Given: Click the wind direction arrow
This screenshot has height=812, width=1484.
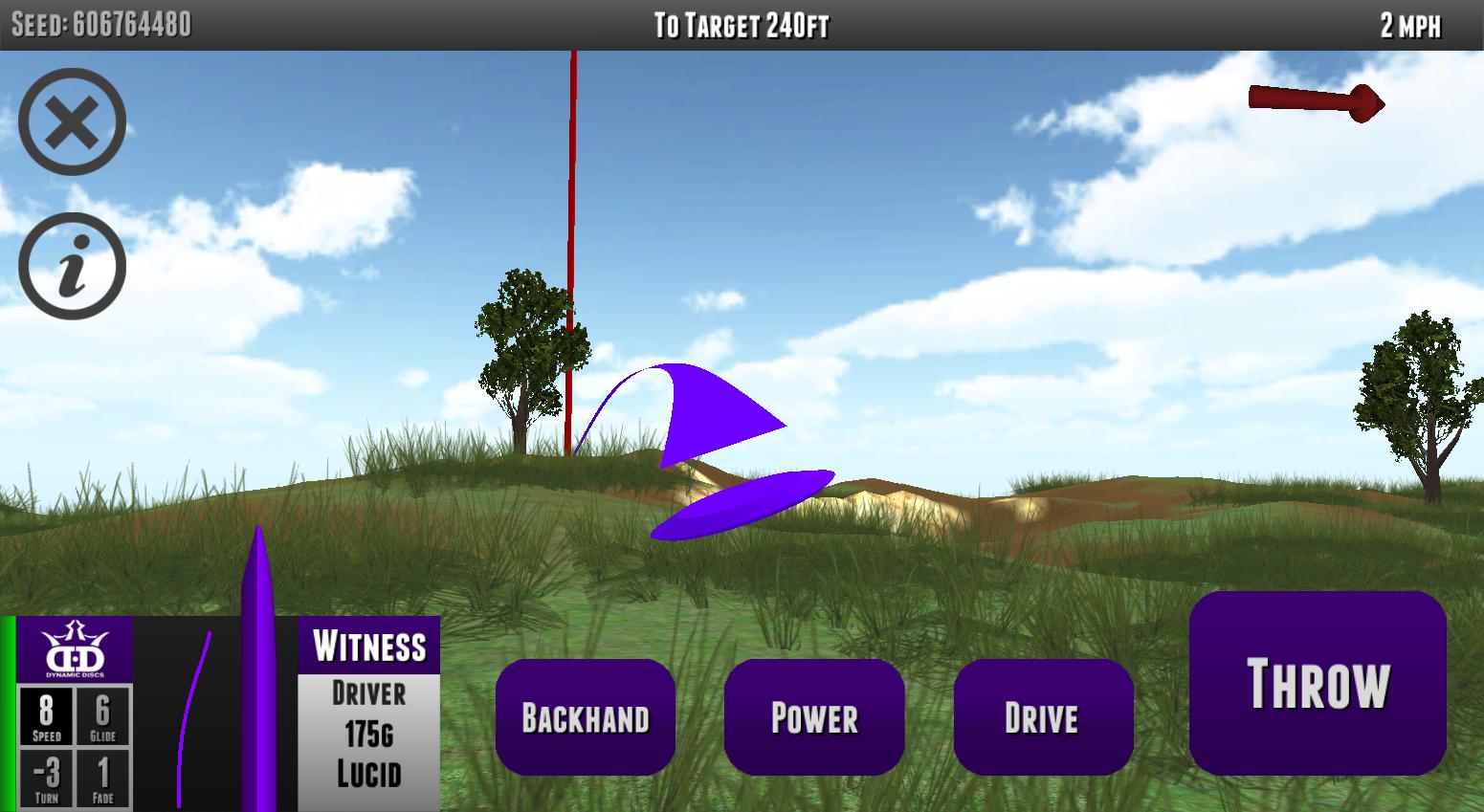Looking at the screenshot, I should point(1315,100).
